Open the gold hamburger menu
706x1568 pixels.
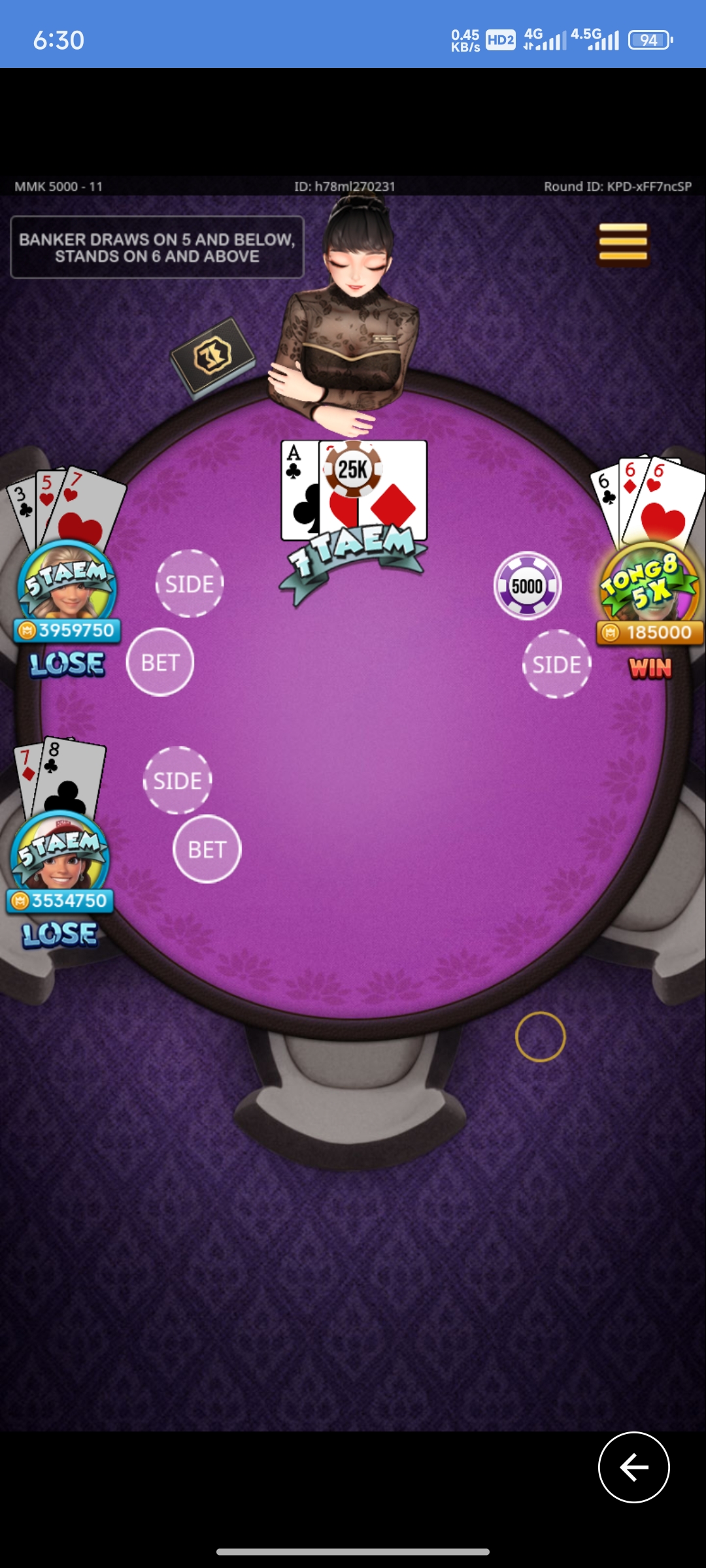point(622,243)
